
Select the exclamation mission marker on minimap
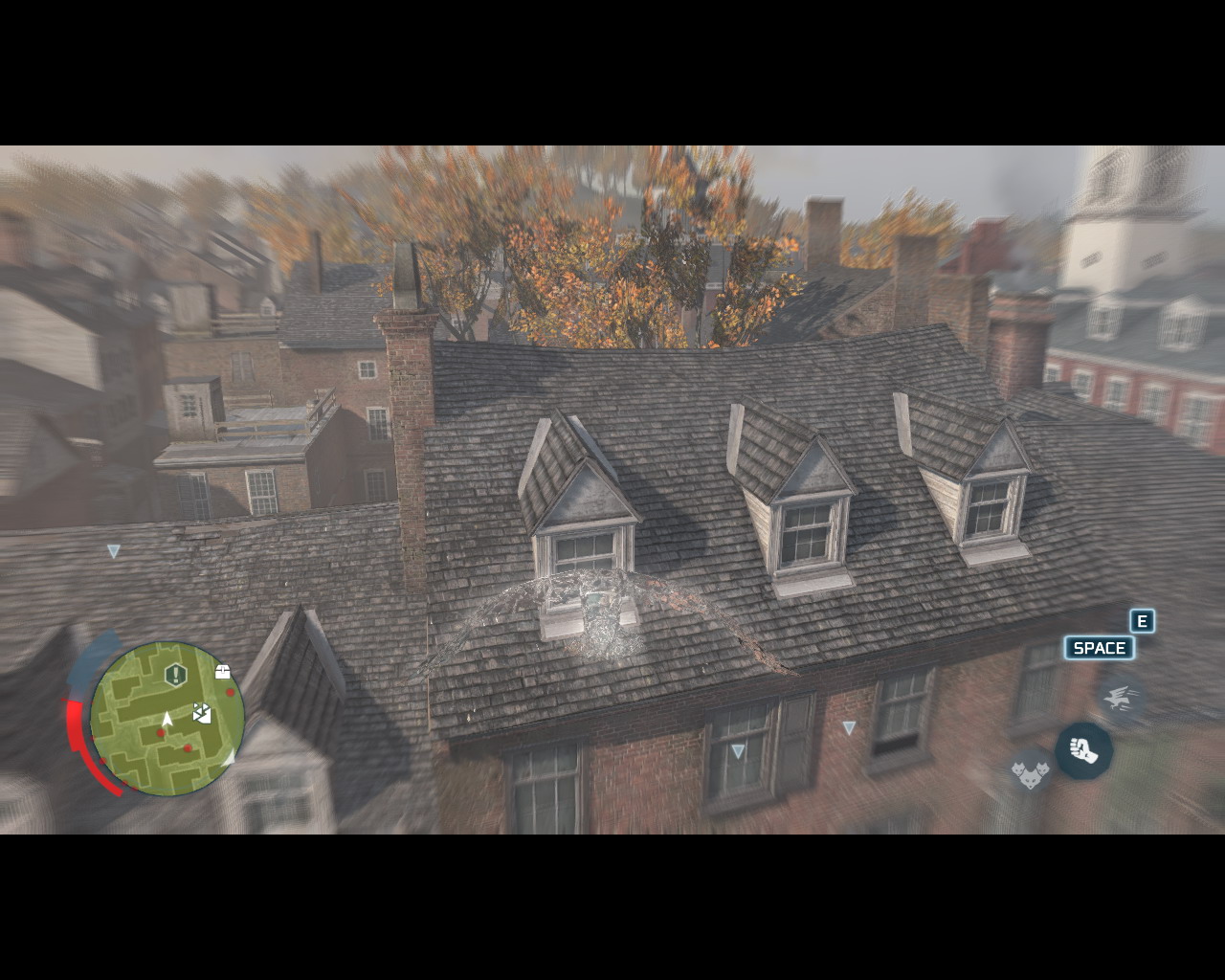click(175, 675)
